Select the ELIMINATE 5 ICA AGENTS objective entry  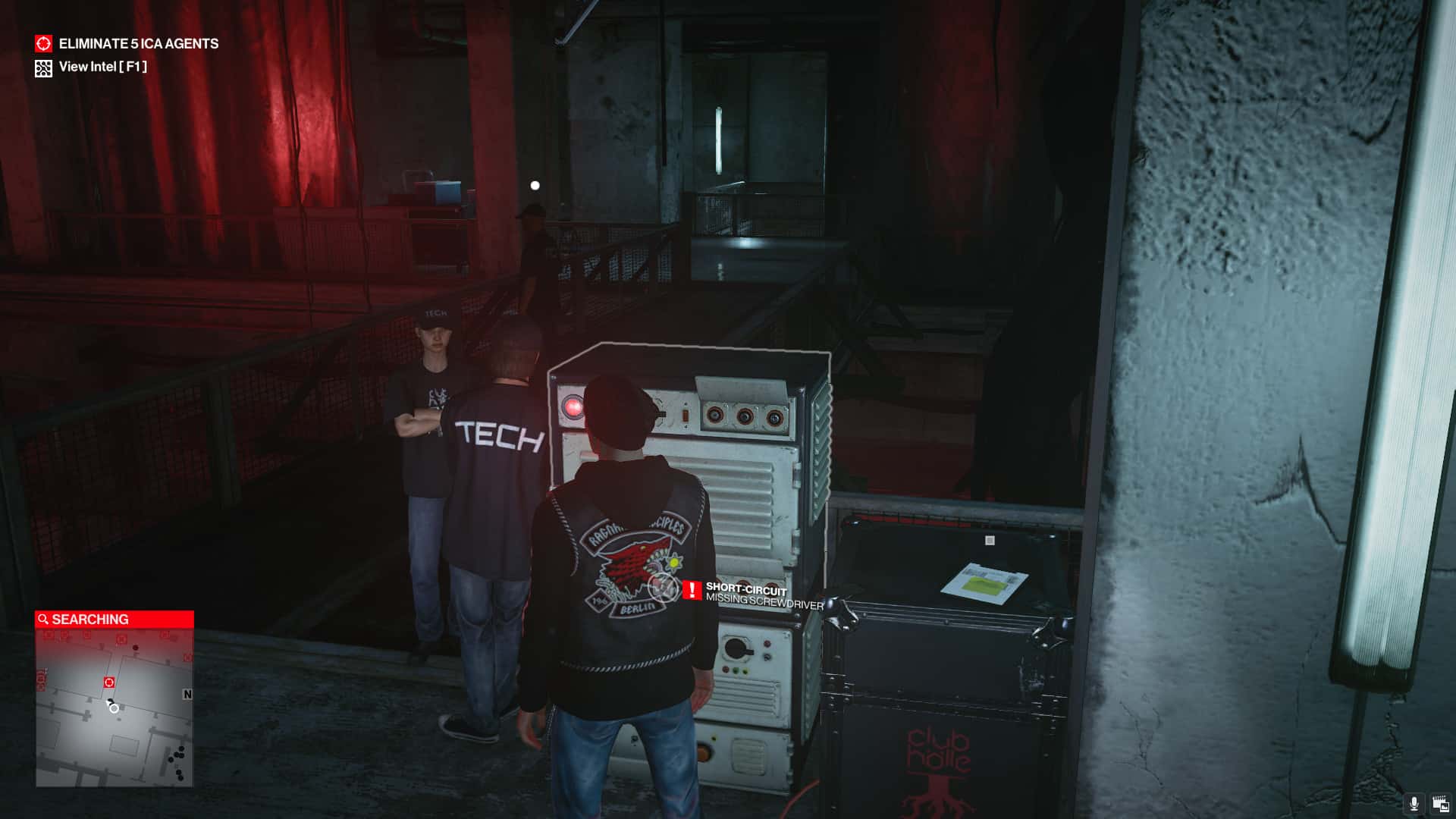138,43
